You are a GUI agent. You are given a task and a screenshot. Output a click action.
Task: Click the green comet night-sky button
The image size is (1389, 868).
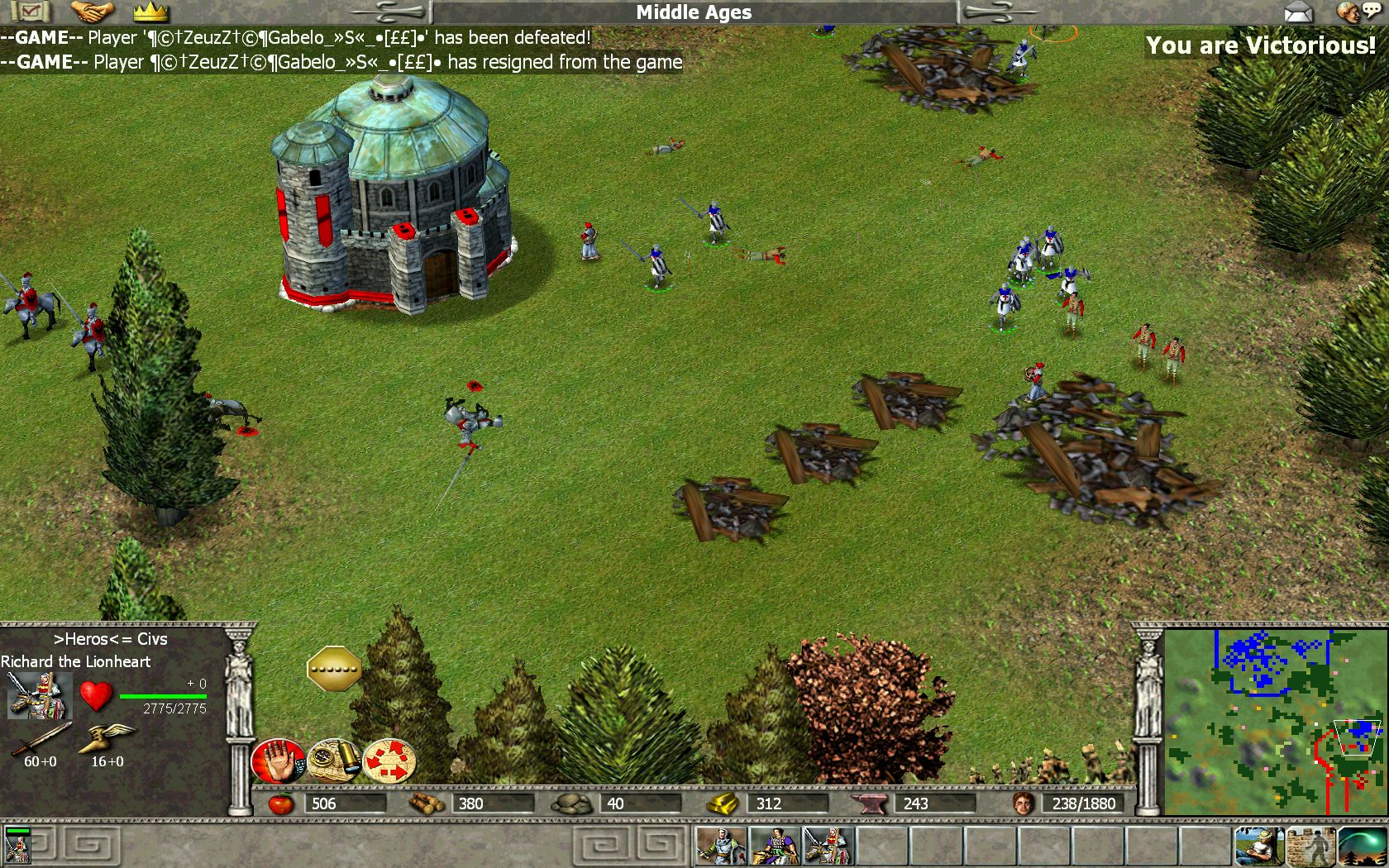coord(1362,847)
